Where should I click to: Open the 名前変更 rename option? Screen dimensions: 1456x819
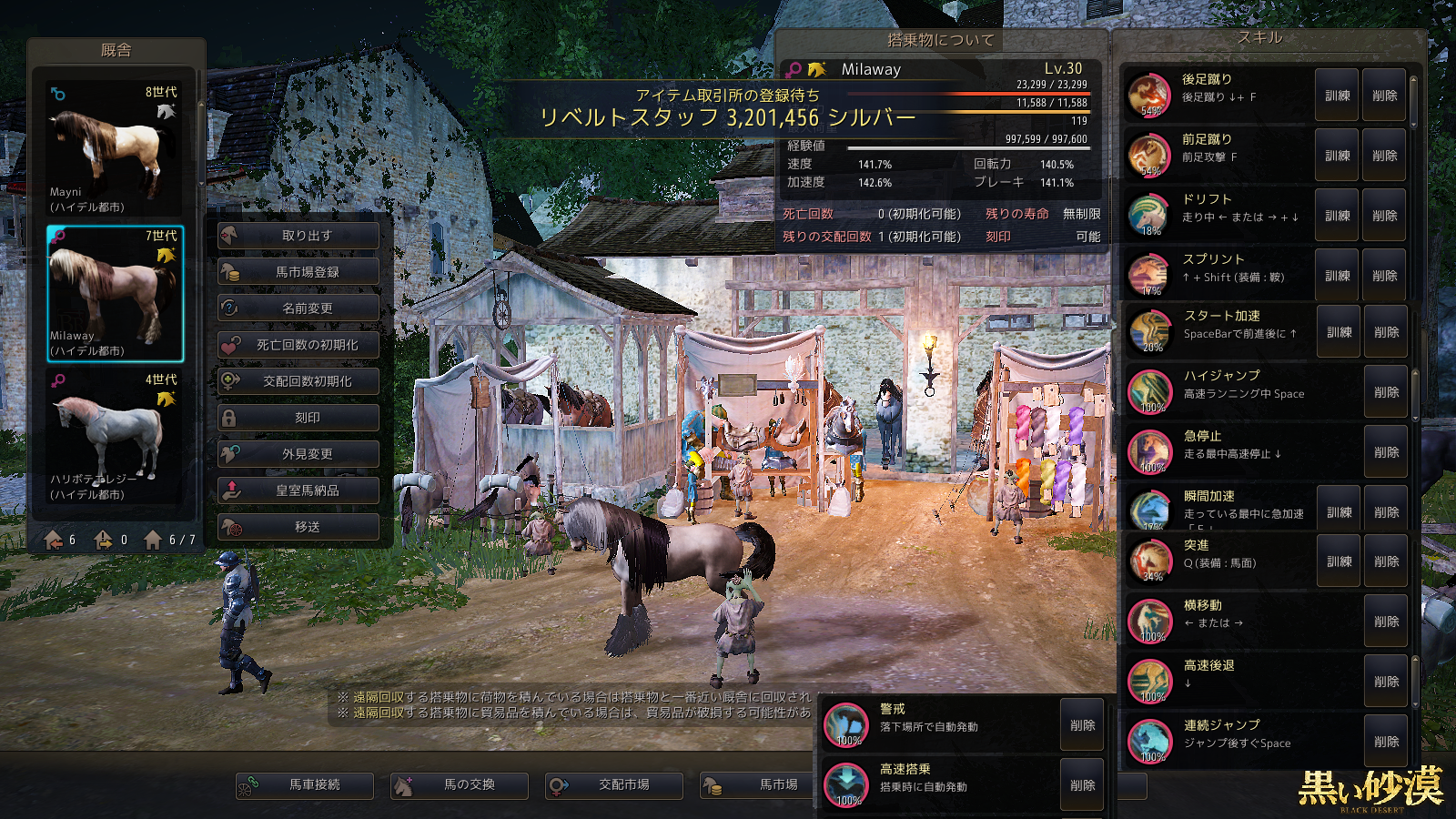click(x=298, y=308)
